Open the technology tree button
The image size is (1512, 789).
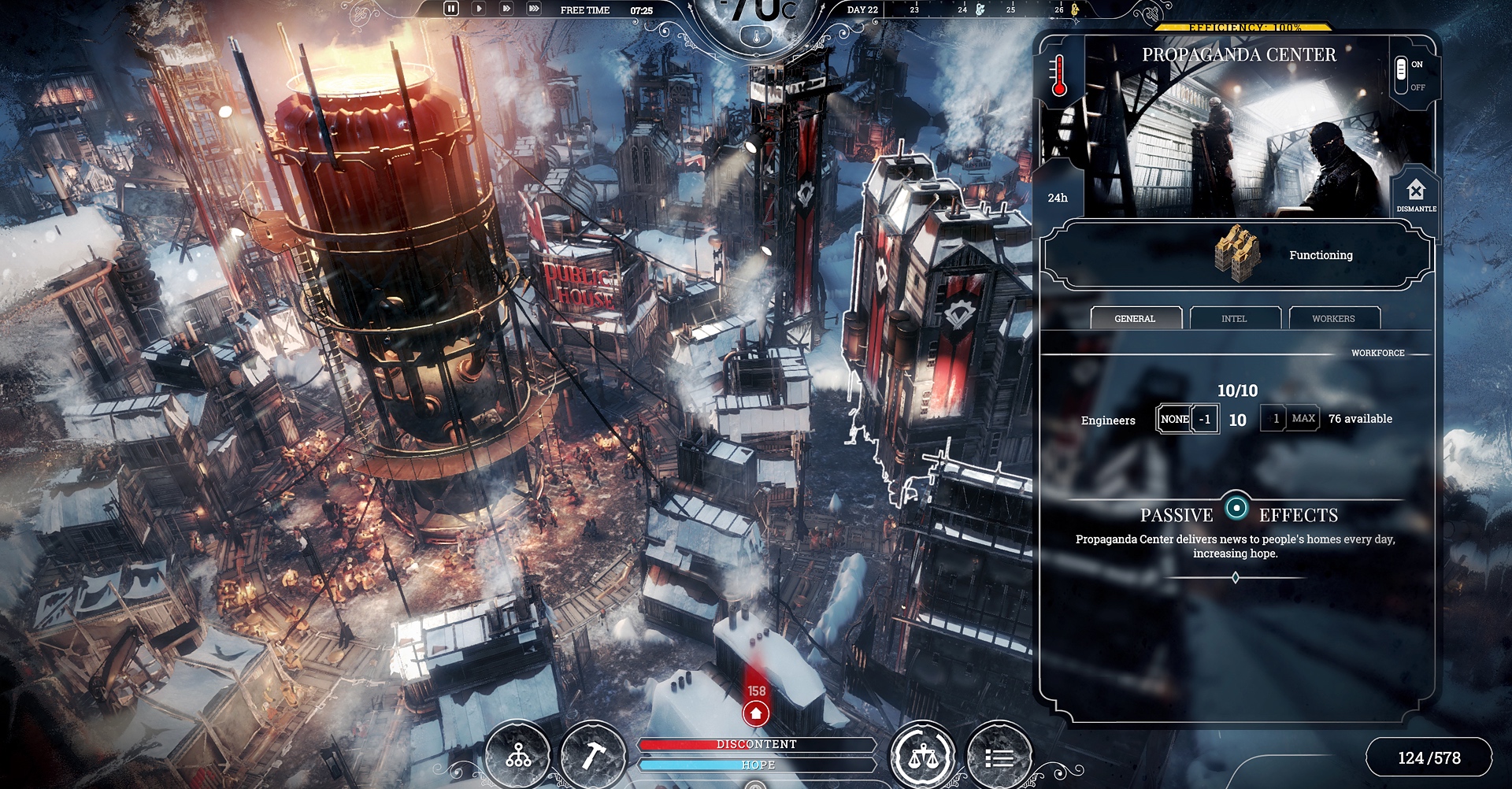click(x=518, y=756)
